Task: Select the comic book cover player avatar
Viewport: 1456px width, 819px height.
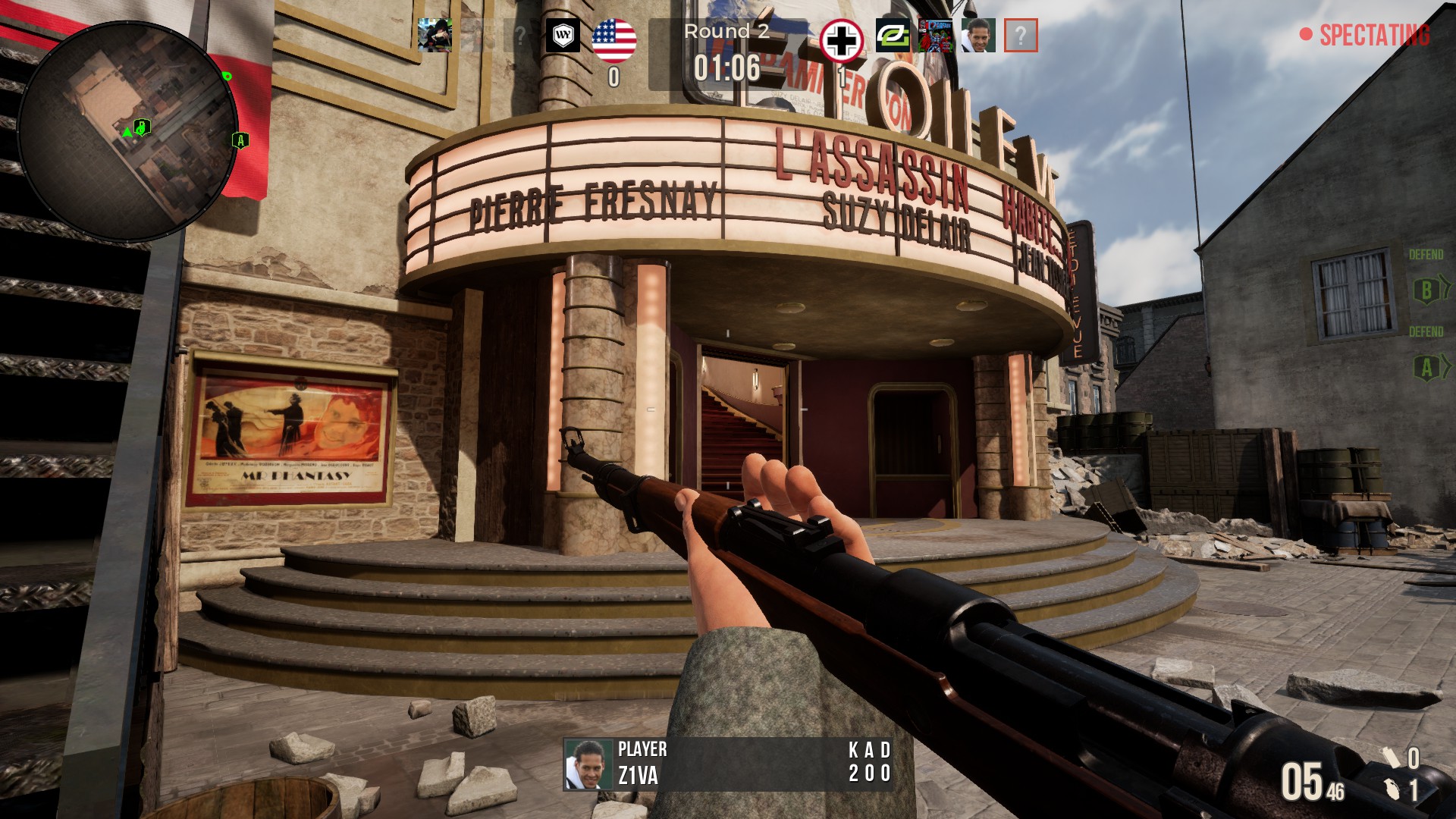Action: (x=935, y=36)
